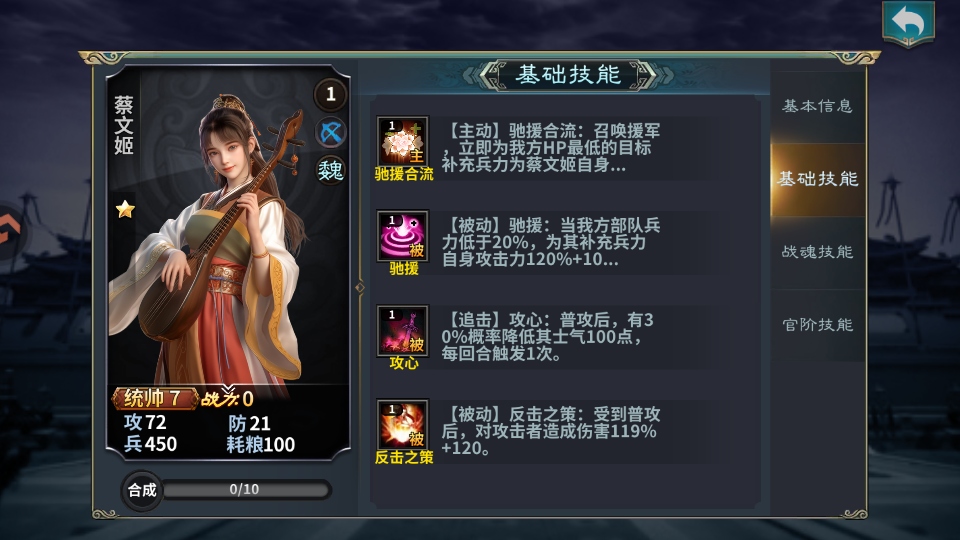Show the 官阶技能 tab
960x540 pixels.
click(817, 325)
